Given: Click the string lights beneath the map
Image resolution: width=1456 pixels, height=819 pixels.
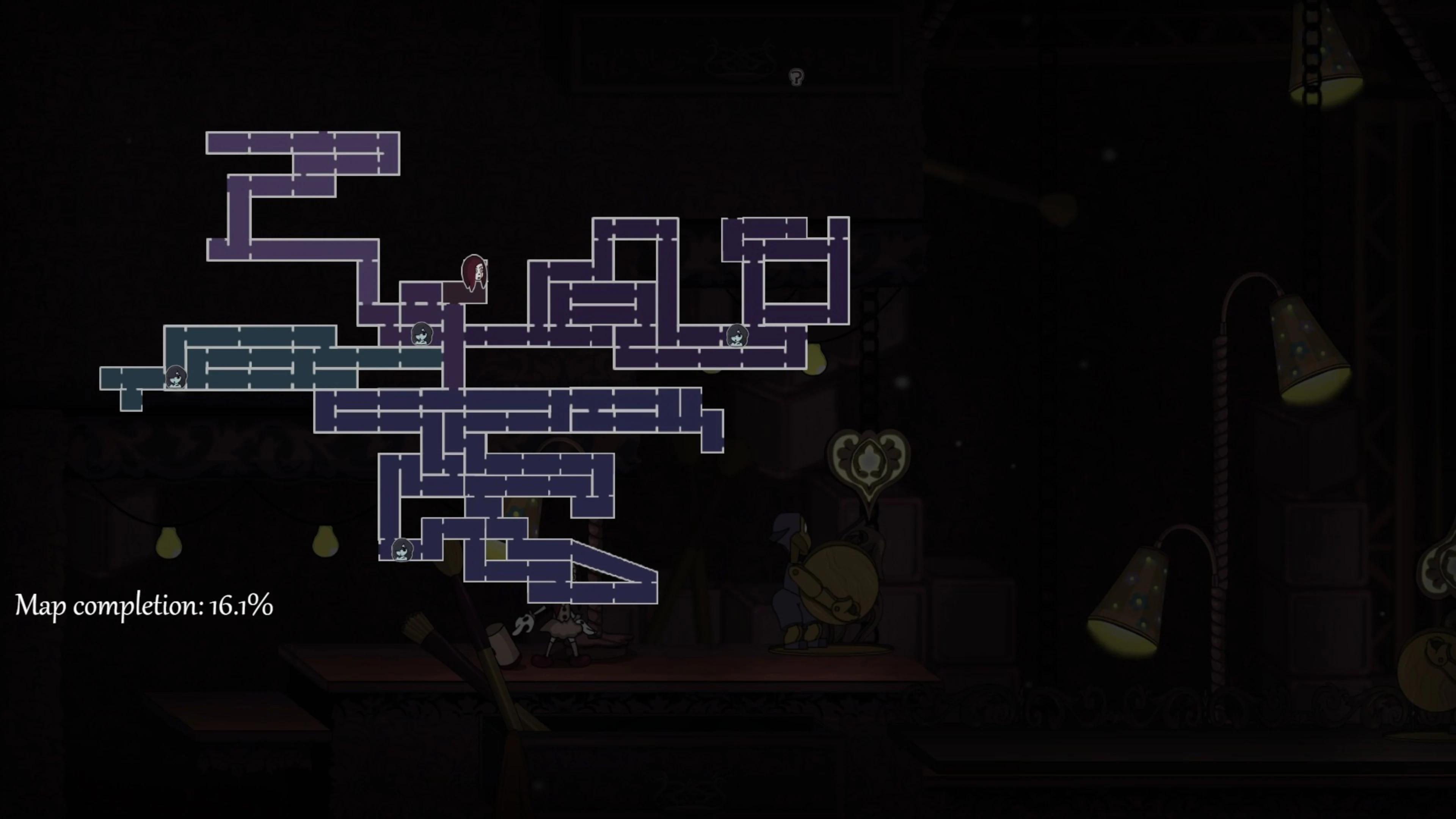Looking at the screenshot, I should (243, 526).
